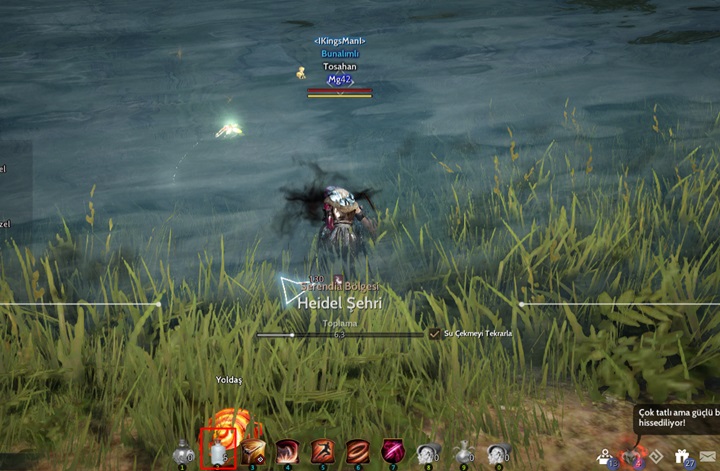Use the grey potion in slot 1
Image resolution: width=720 pixels, height=471 pixels.
[183, 453]
